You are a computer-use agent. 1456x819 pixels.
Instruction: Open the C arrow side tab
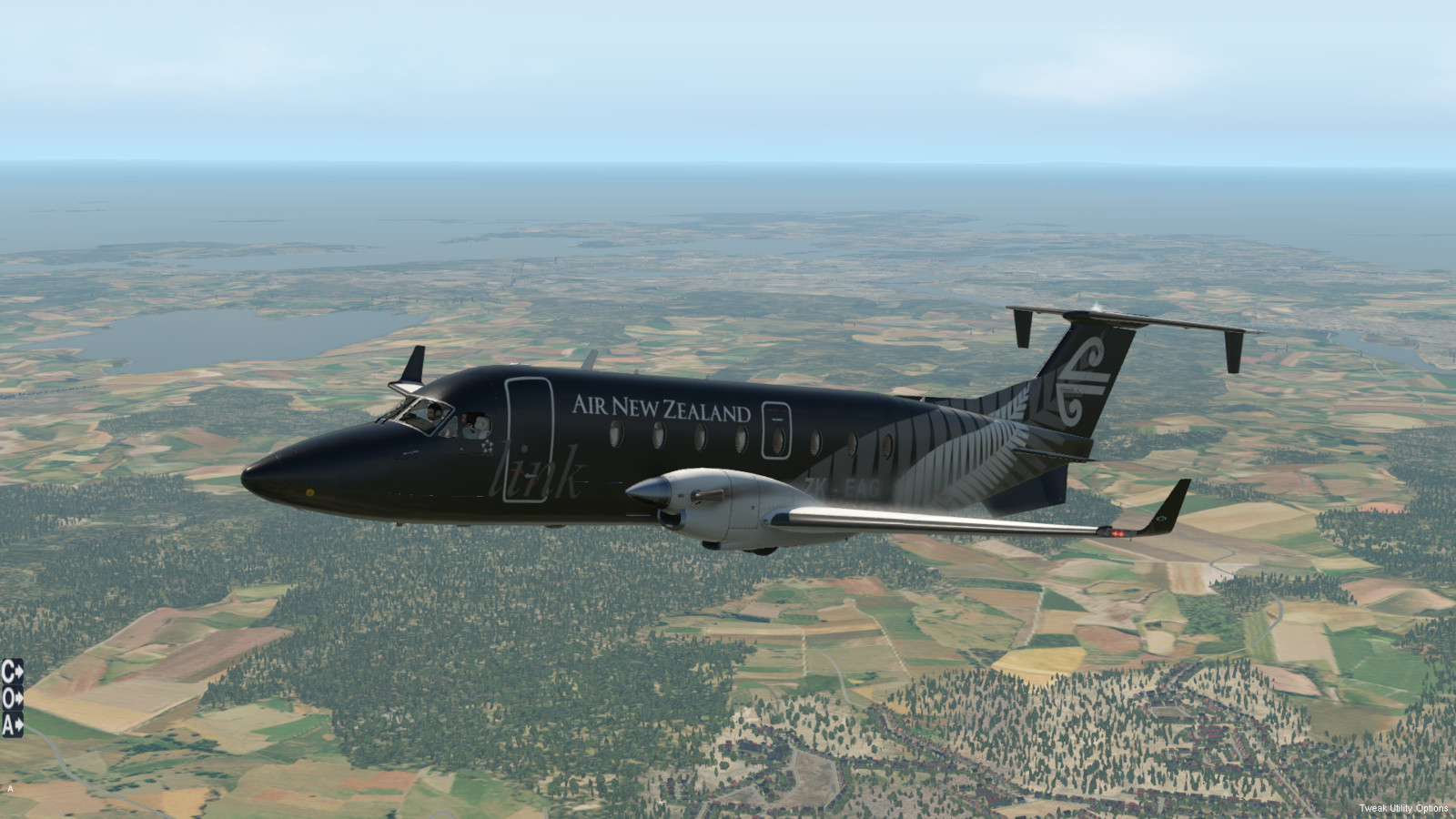pyautogui.click(x=12, y=672)
